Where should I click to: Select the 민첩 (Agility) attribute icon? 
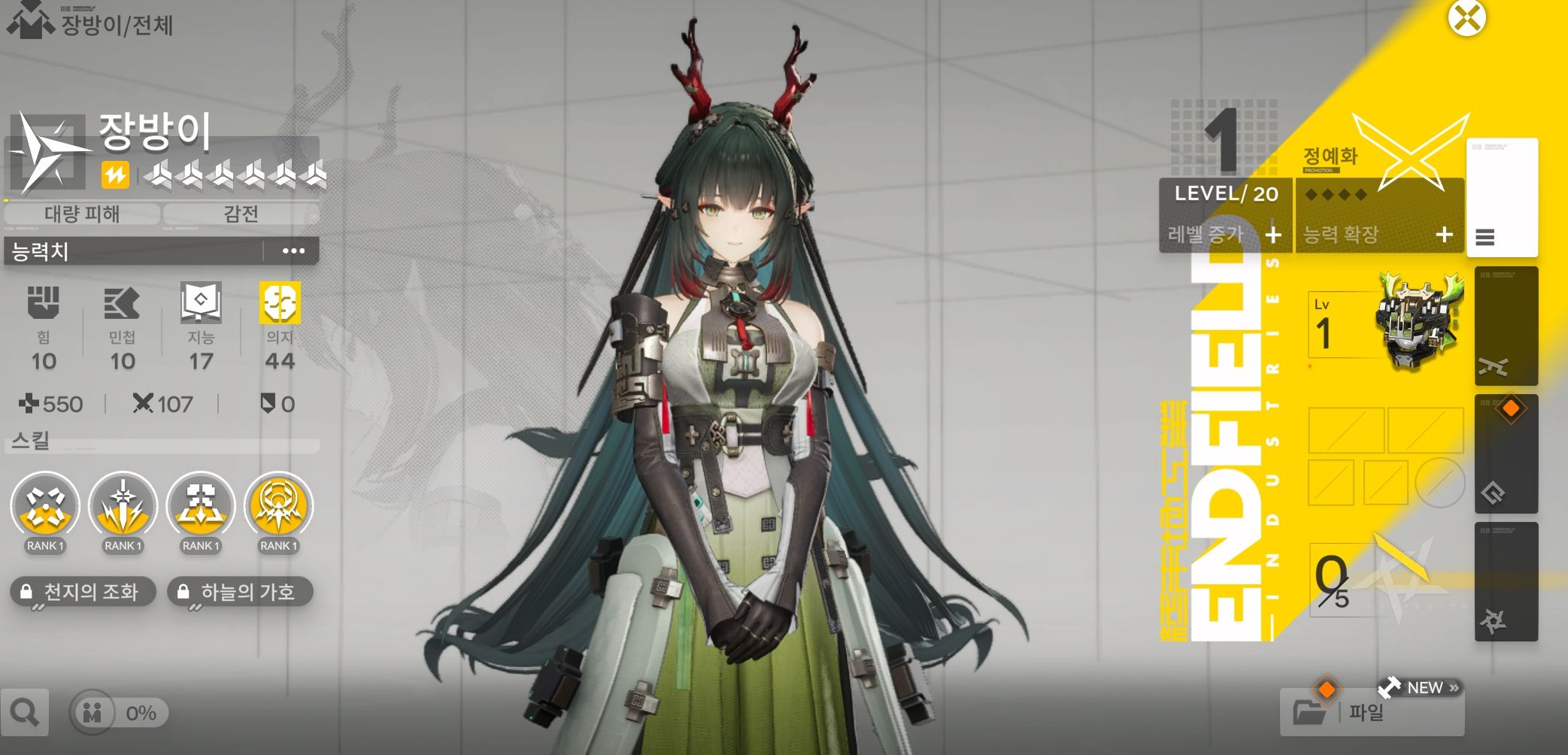coord(122,302)
